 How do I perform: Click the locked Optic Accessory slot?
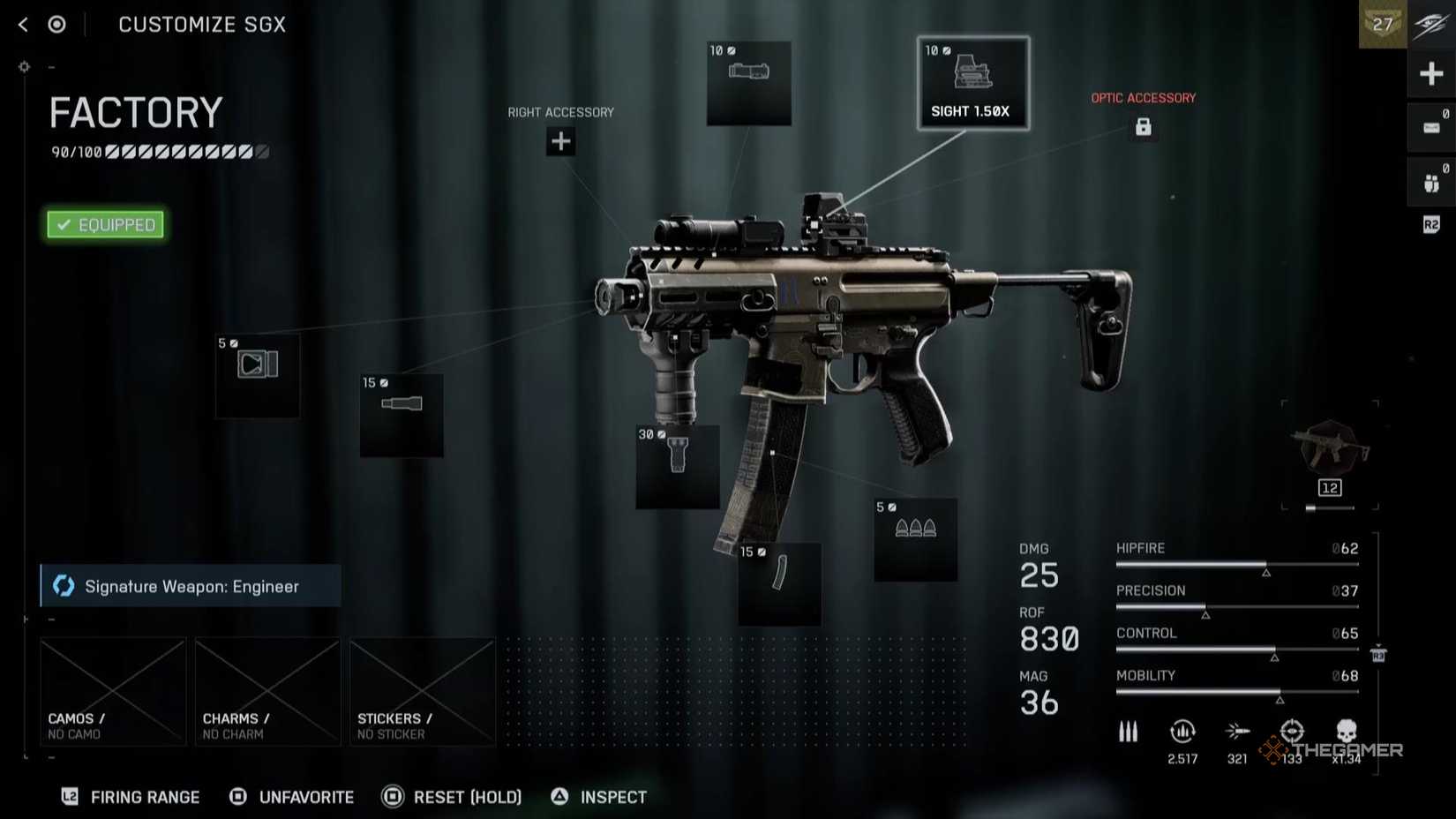pyautogui.click(x=1144, y=128)
